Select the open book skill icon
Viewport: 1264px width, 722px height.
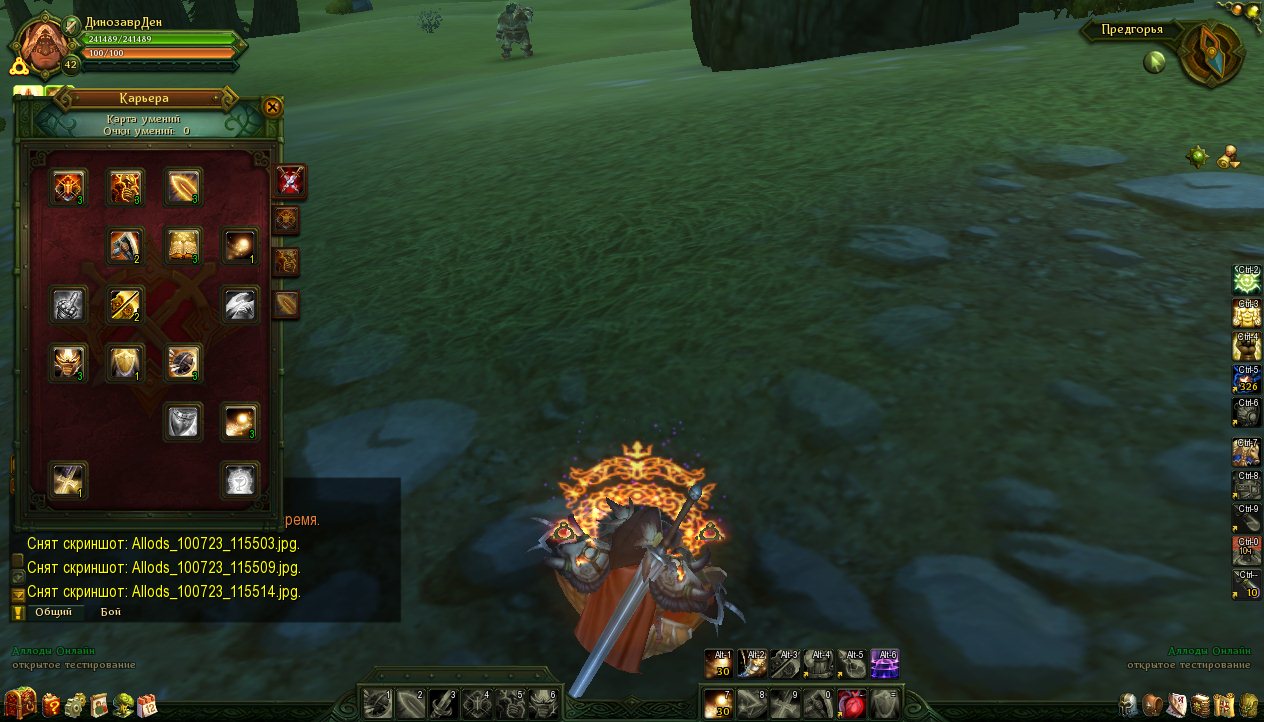184,246
